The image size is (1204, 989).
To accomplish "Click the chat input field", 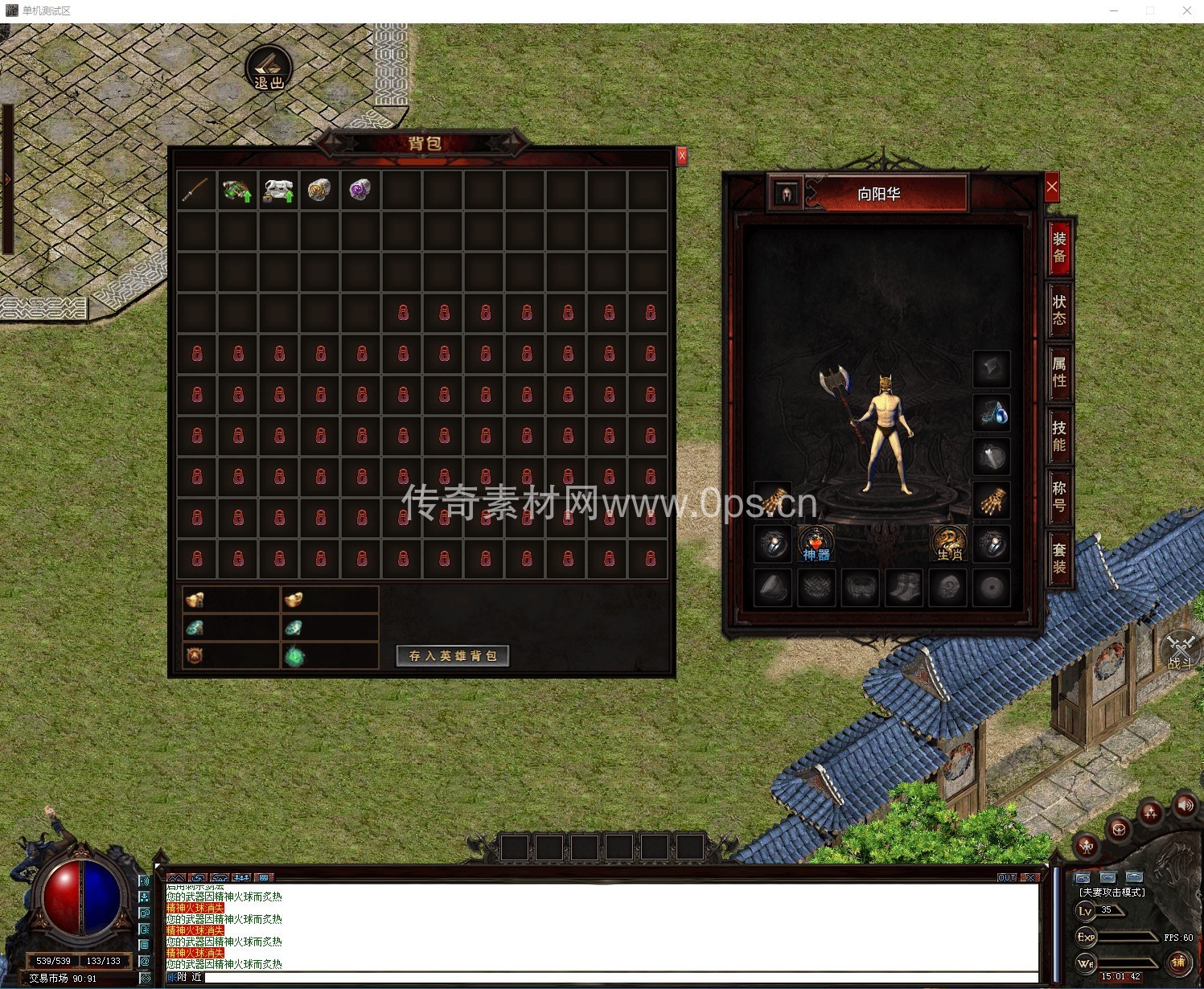I will coord(619,978).
